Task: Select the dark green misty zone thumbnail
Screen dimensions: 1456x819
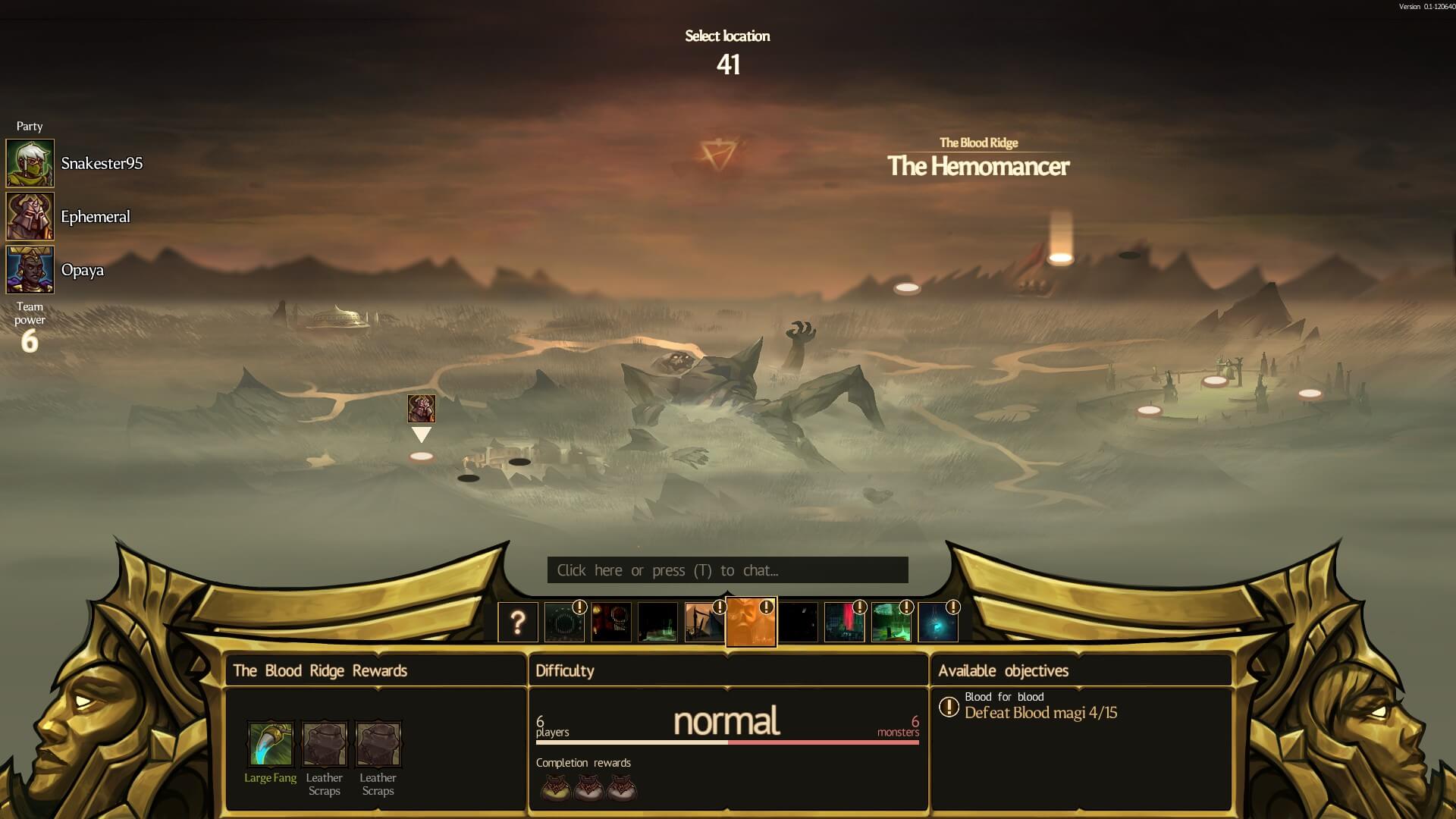Action: (657, 623)
